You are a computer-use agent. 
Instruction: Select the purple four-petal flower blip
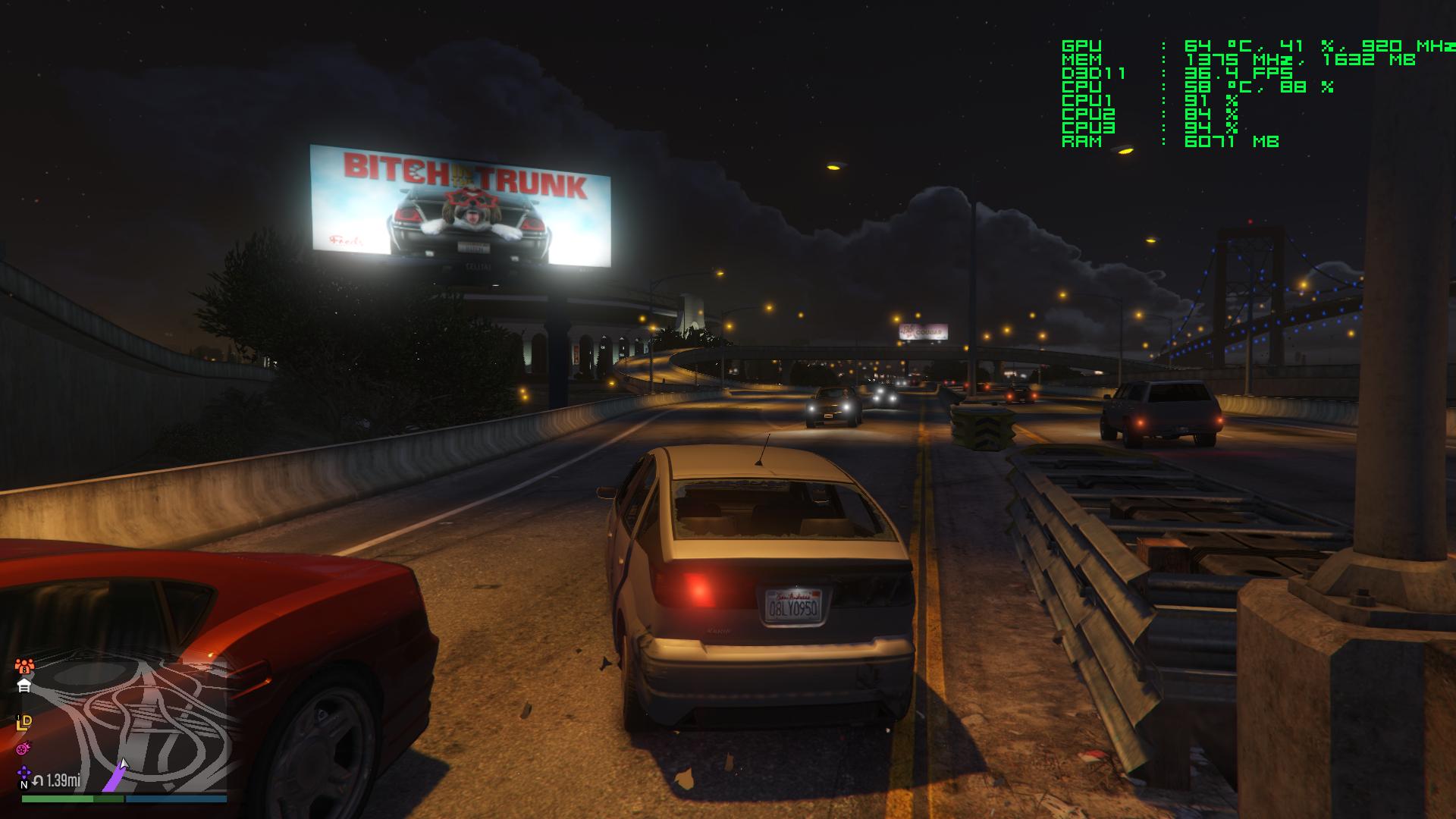pos(24,773)
